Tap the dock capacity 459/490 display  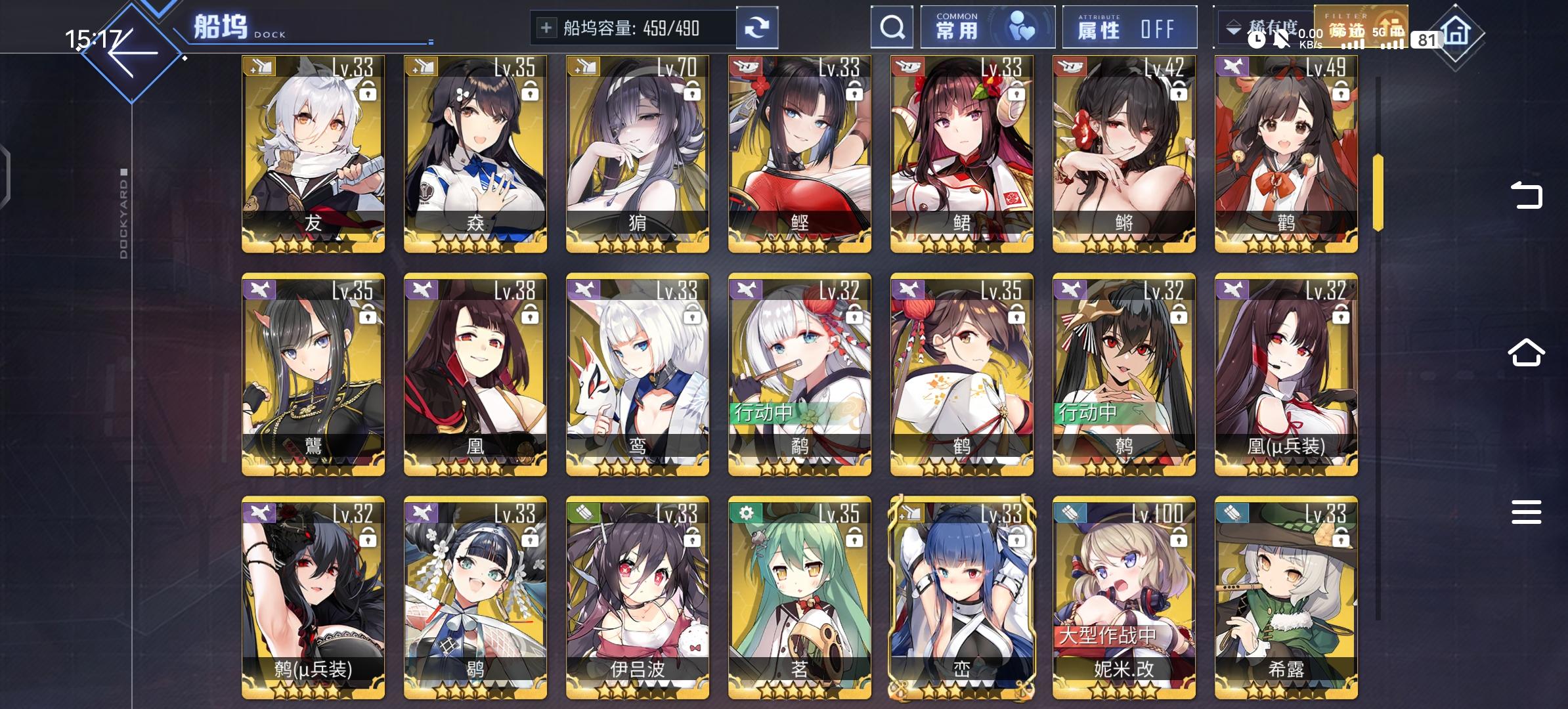pos(634,27)
